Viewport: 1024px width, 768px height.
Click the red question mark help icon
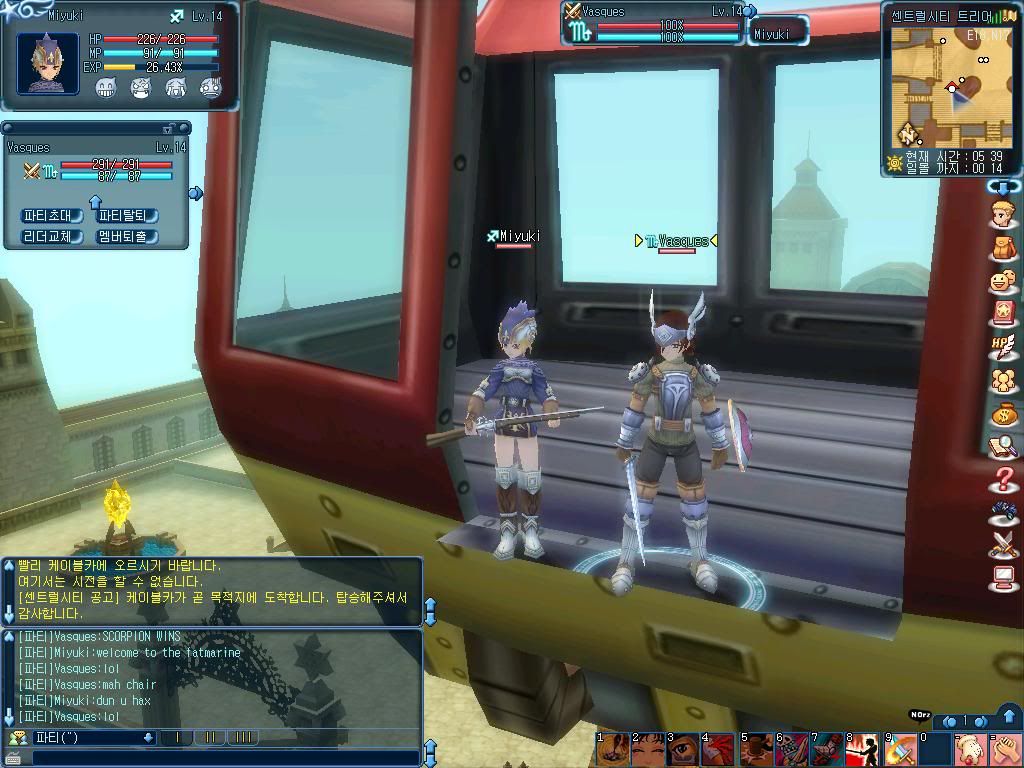tap(1002, 479)
